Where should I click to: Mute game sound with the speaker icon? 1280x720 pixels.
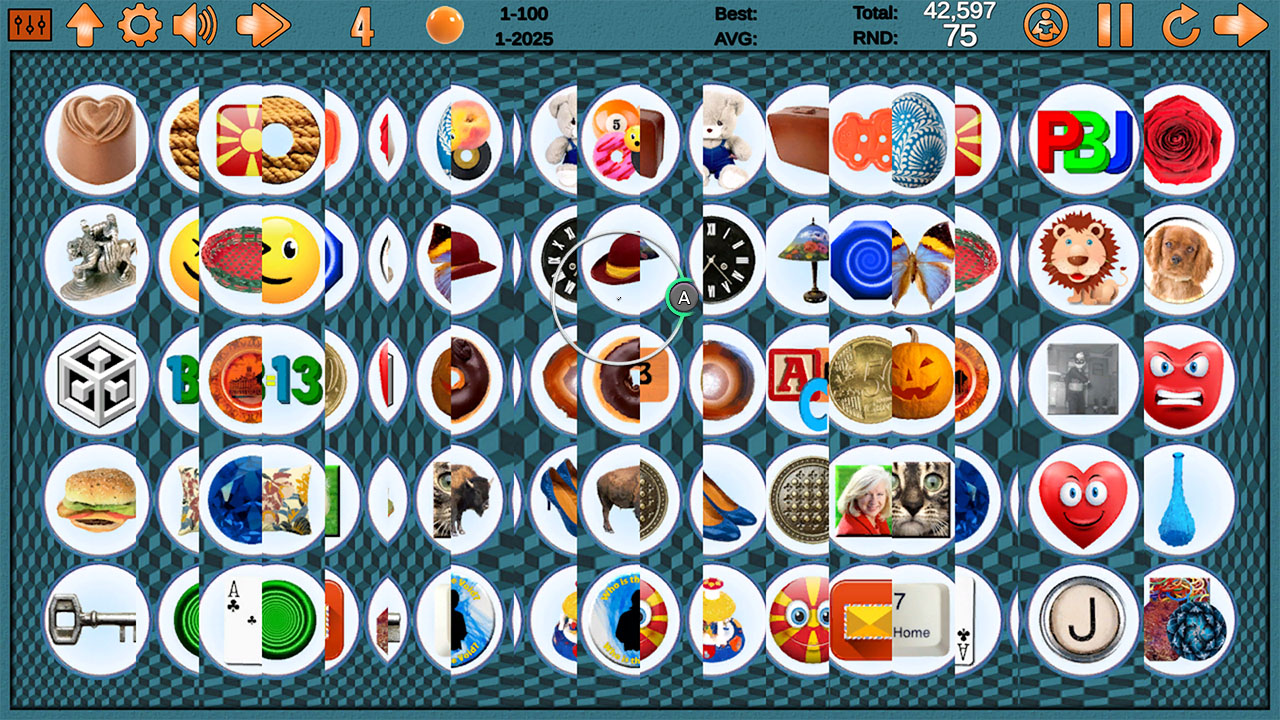tap(196, 25)
